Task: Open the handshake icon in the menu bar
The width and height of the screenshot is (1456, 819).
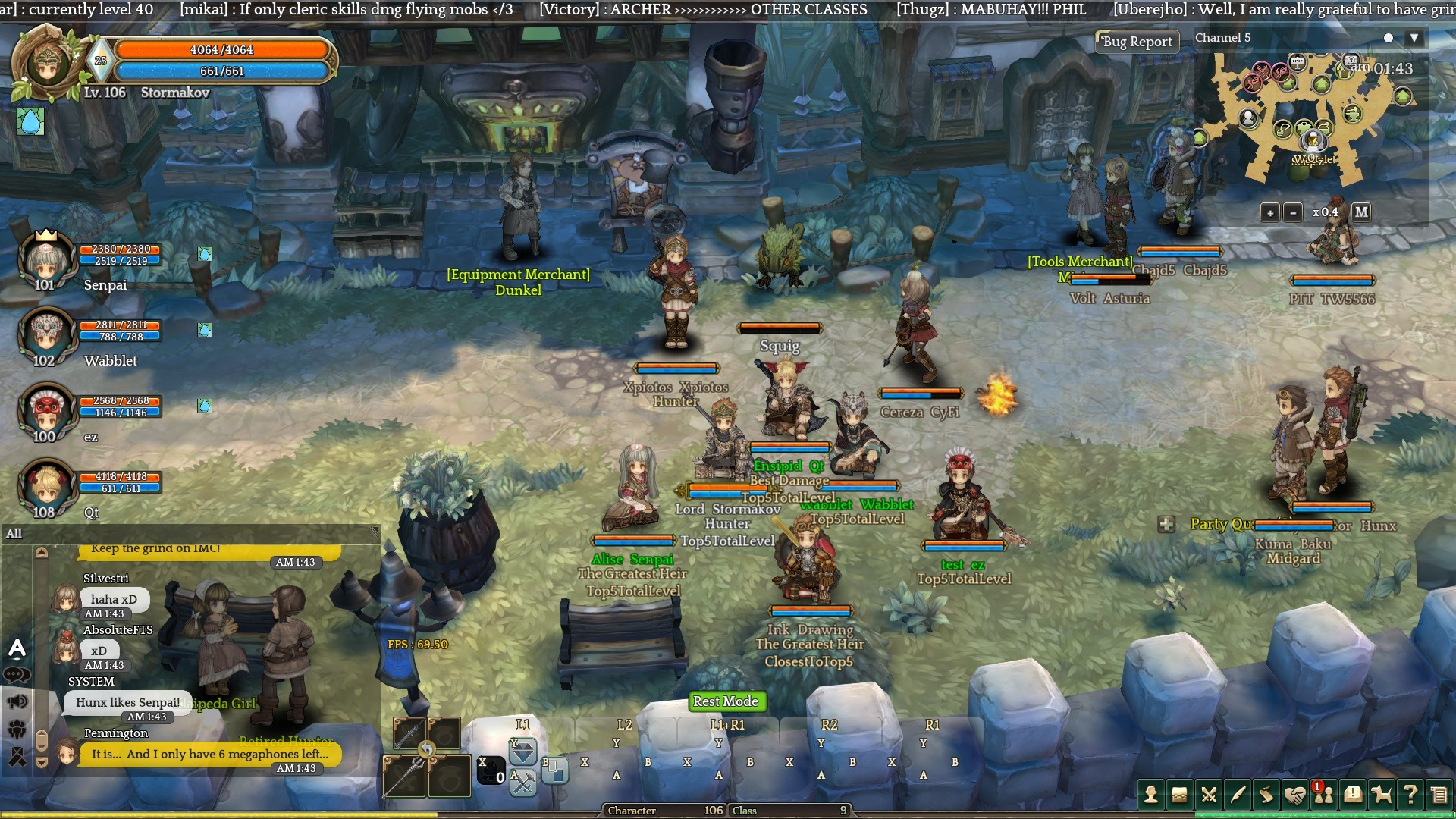Action: 1295,795
